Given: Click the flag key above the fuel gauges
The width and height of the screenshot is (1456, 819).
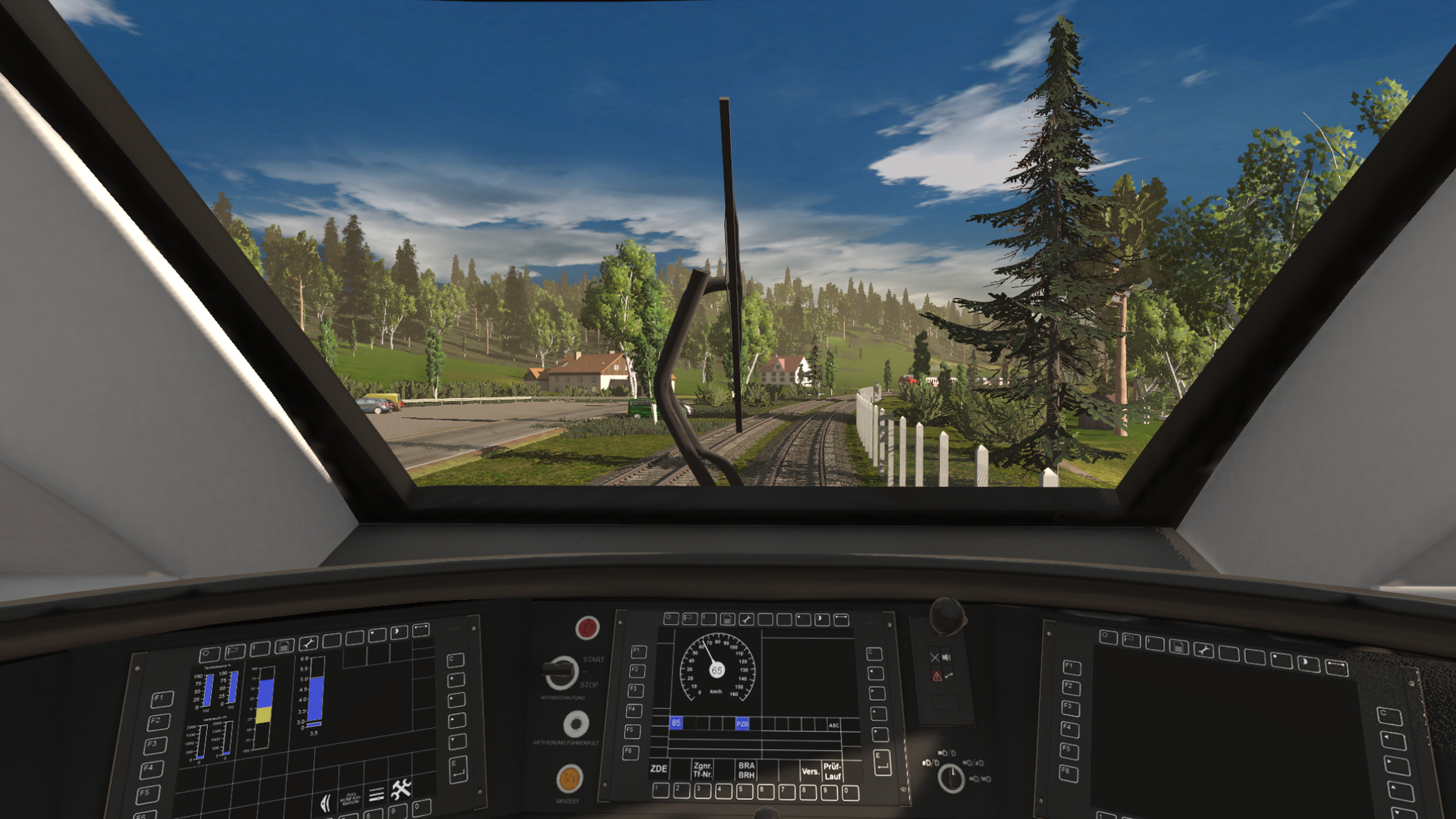Looking at the screenshot, I should tap(234, 651).
